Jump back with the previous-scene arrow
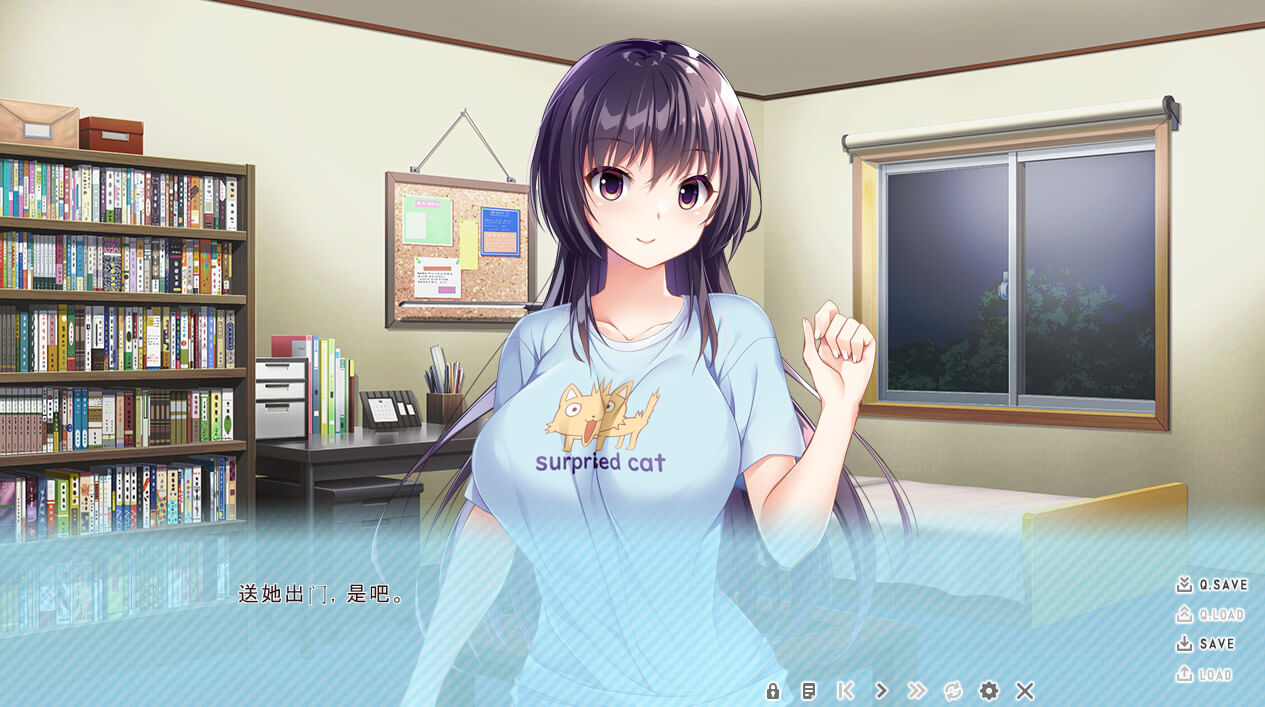The width and height of the screenshot is (1265, 707). pyautogui.click(x=845, y=691)
